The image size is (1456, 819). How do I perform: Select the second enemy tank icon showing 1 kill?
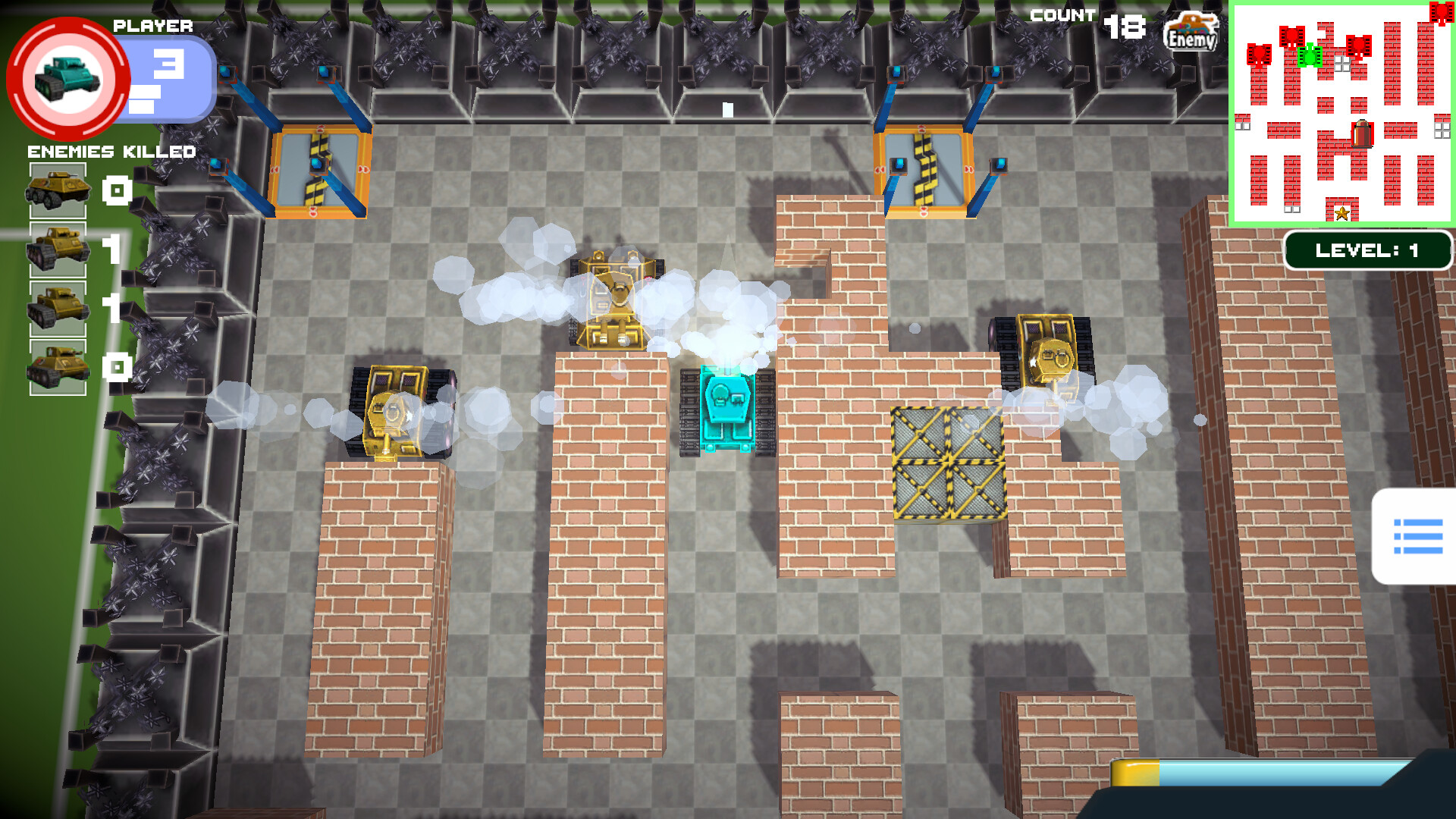tap(57, 250)
